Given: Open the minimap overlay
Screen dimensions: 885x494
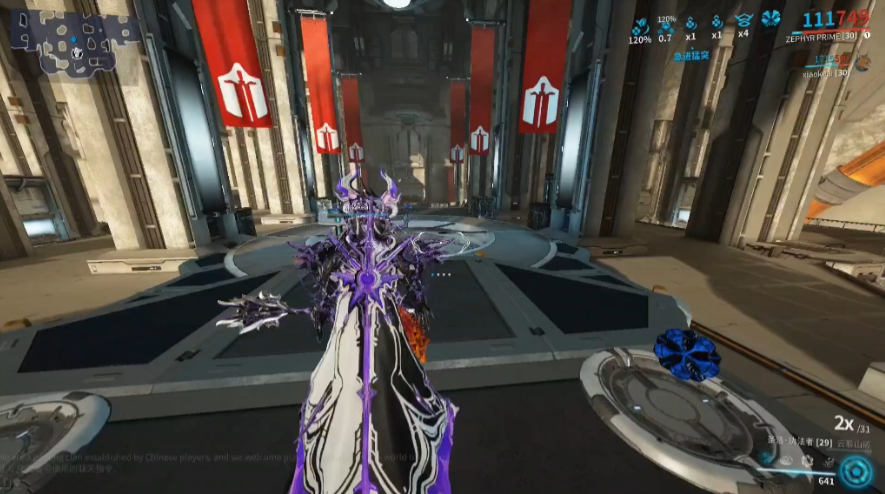Looking at the screenshot, I should point(75,42).
